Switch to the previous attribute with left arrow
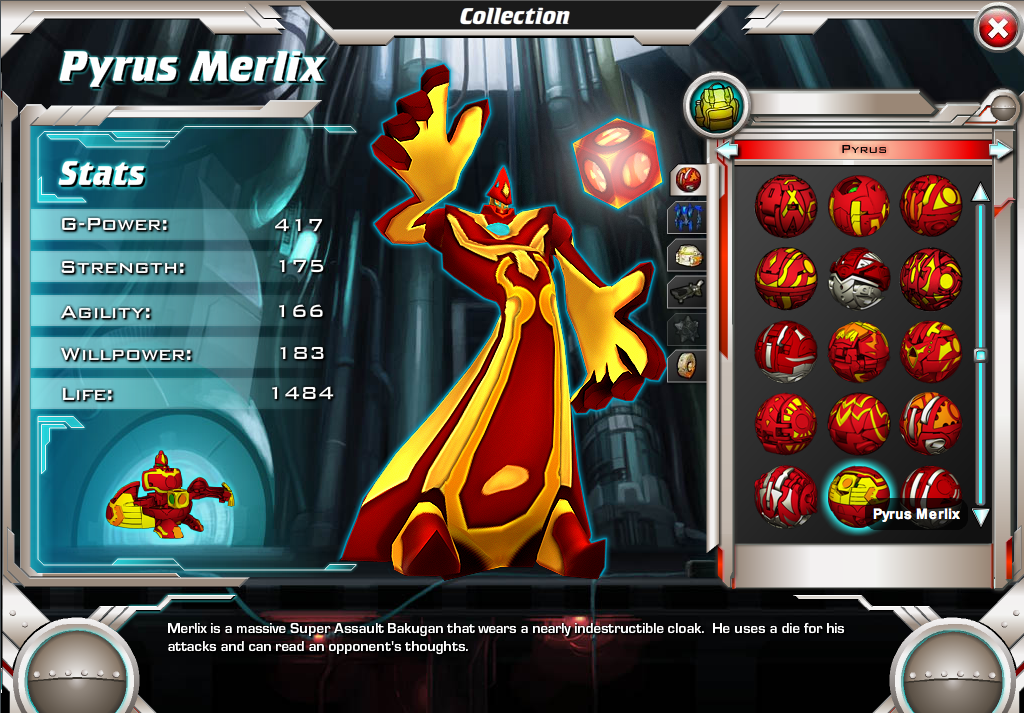 (x=728, y=150)
